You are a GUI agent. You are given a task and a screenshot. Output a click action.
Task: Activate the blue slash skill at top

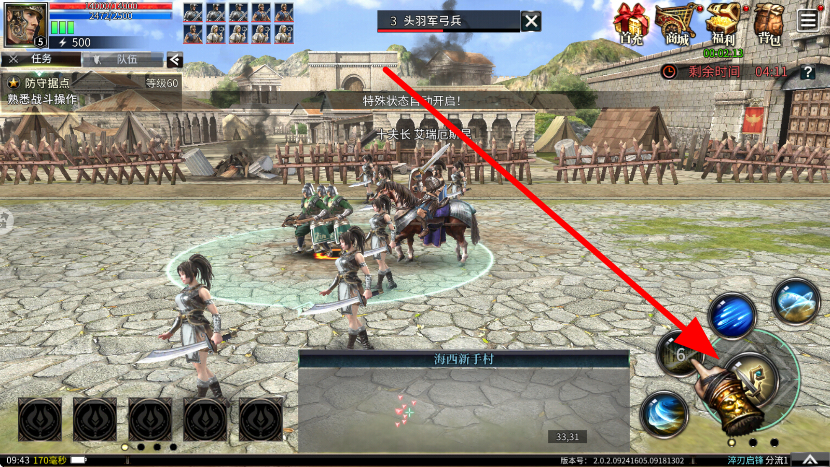[x=732, y=315]
